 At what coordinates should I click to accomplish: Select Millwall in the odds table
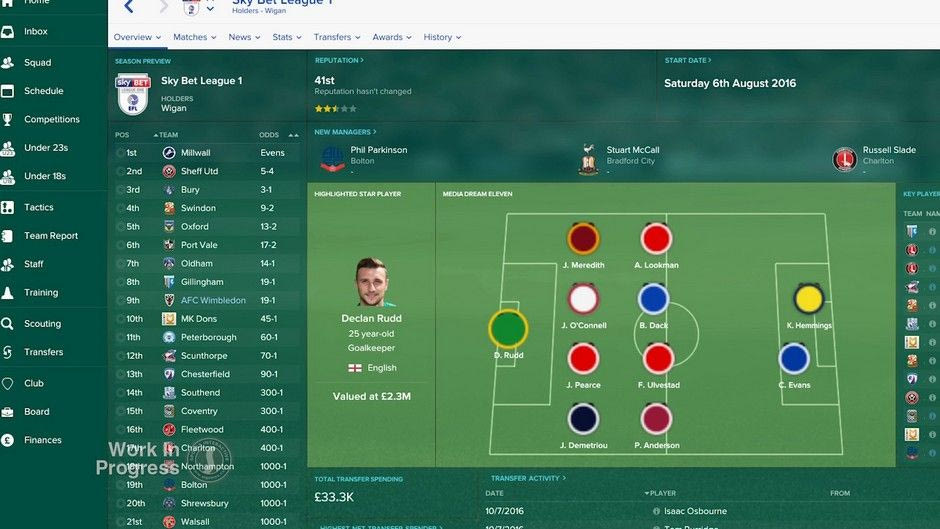tap(196, 153)
